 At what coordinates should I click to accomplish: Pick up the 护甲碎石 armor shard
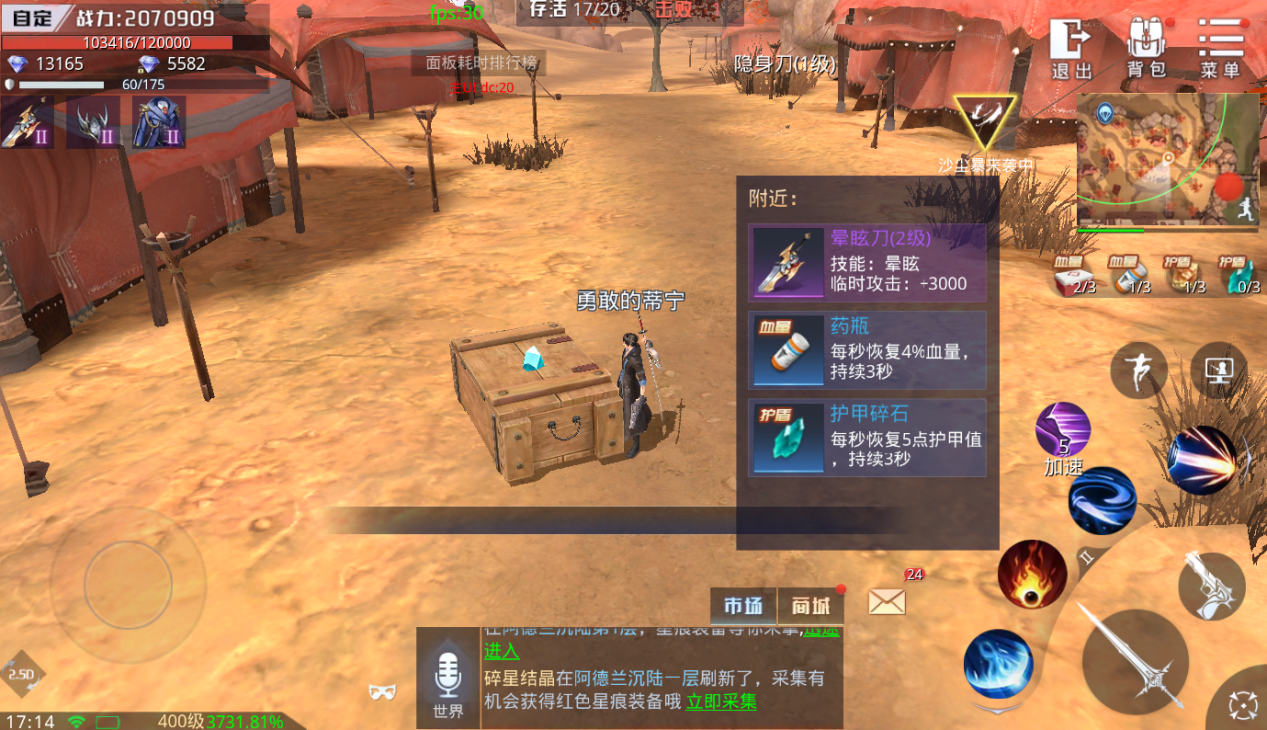[867, 438]
